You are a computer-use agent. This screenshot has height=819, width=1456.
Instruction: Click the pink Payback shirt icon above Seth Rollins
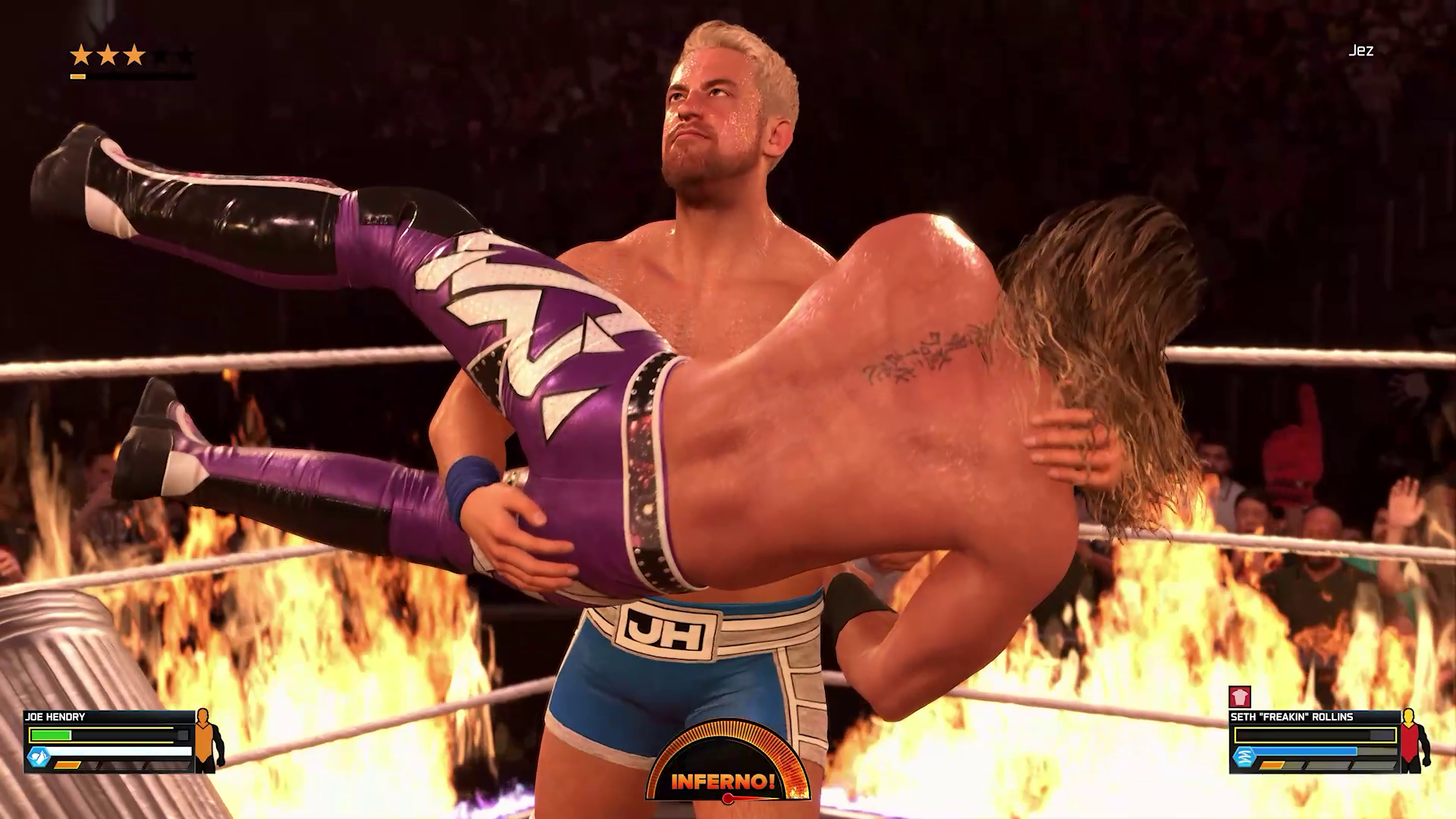click(1240, 695)
